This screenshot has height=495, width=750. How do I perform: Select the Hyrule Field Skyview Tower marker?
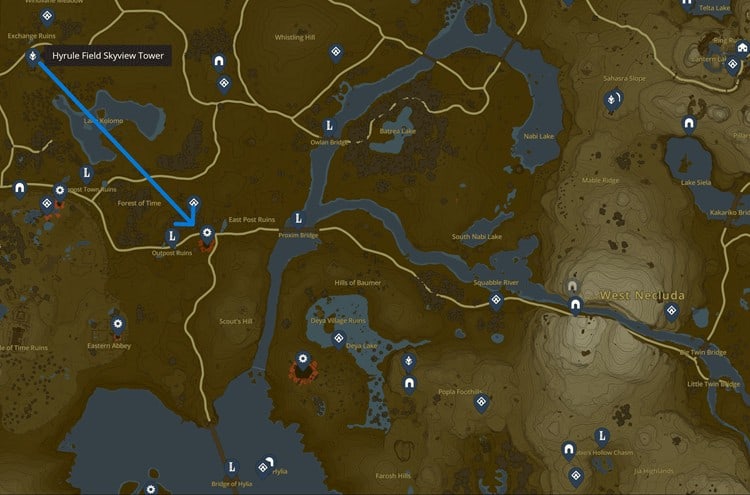click(x=33, y=57)
